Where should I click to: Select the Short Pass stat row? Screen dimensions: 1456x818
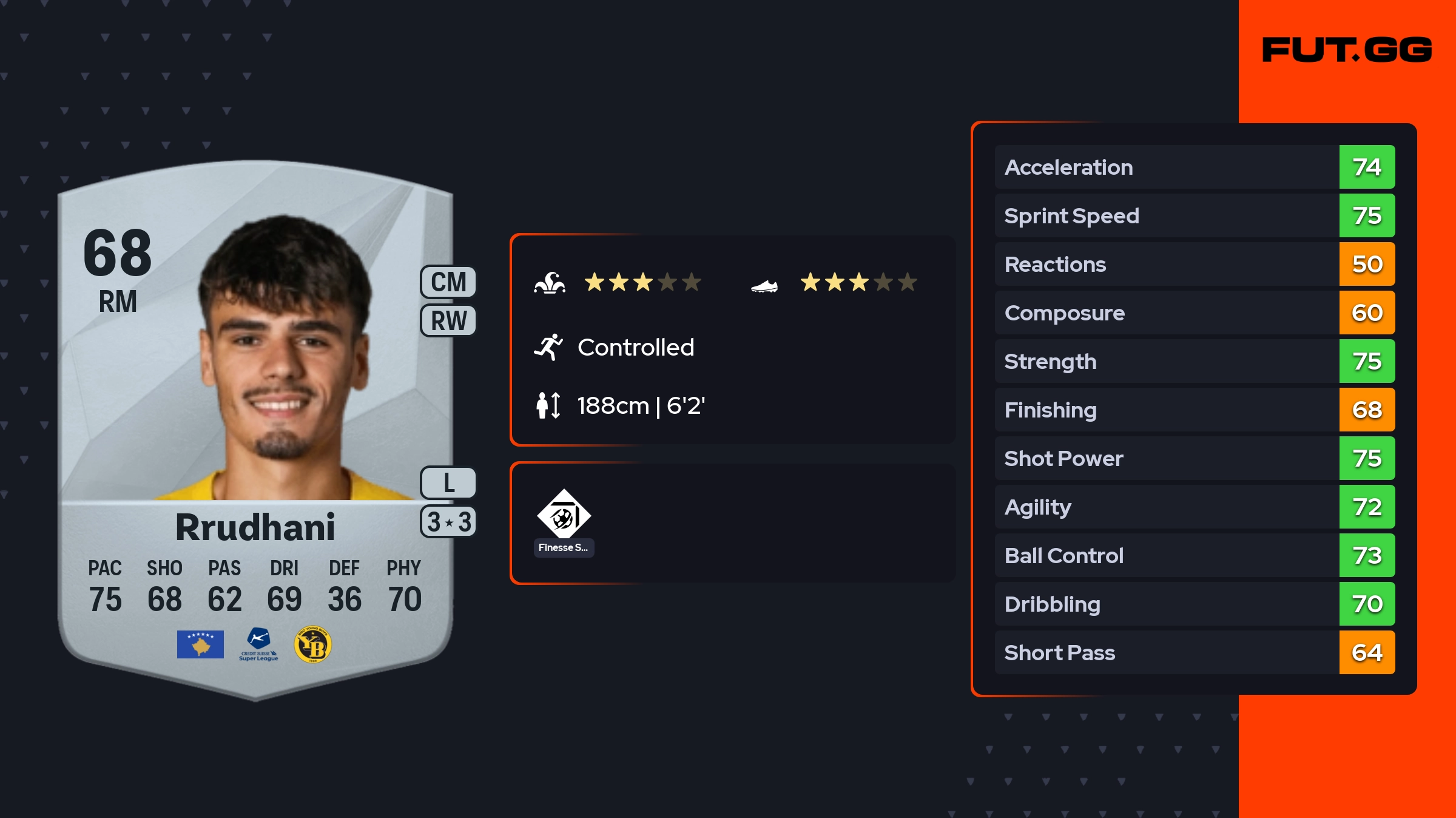click(1194, 652)
